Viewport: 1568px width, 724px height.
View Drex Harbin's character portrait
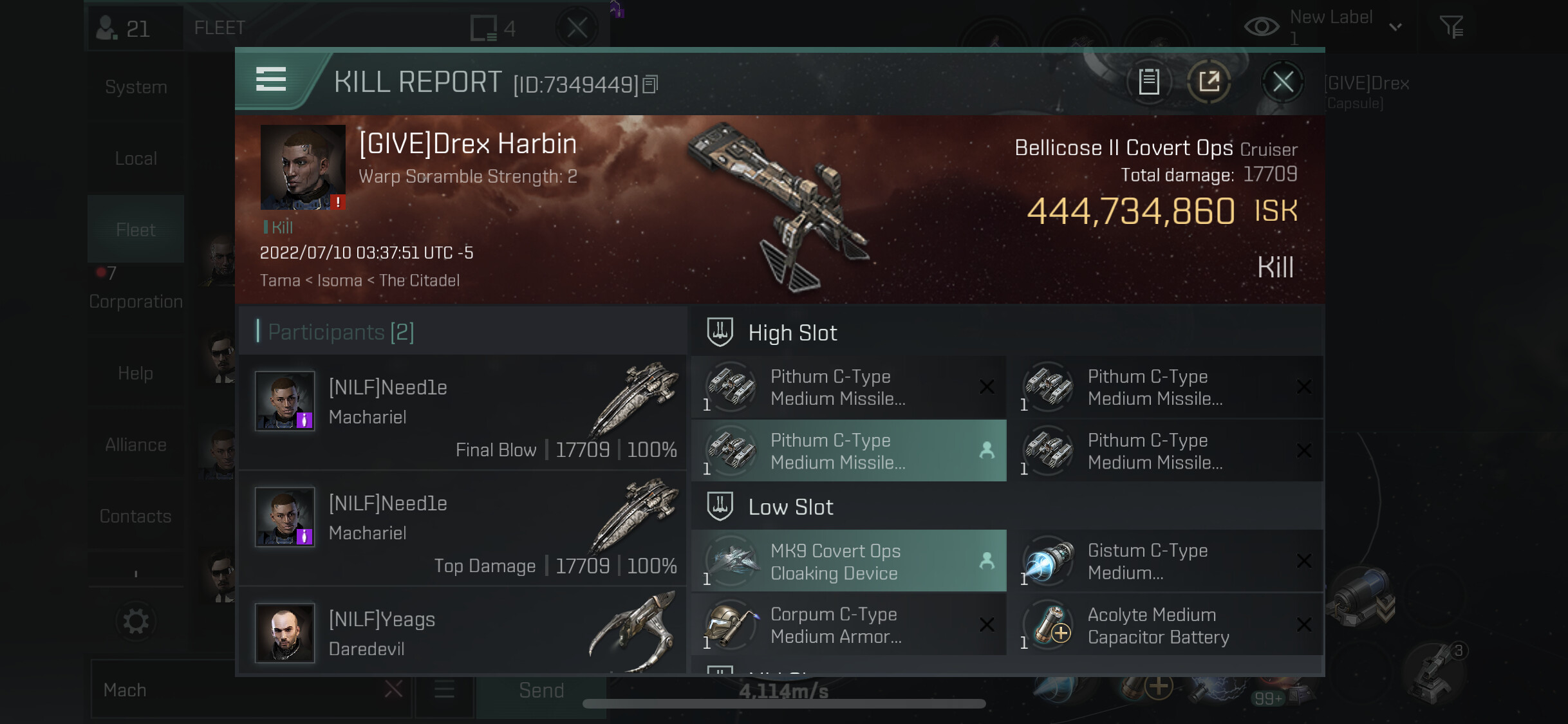click(303, 167)
